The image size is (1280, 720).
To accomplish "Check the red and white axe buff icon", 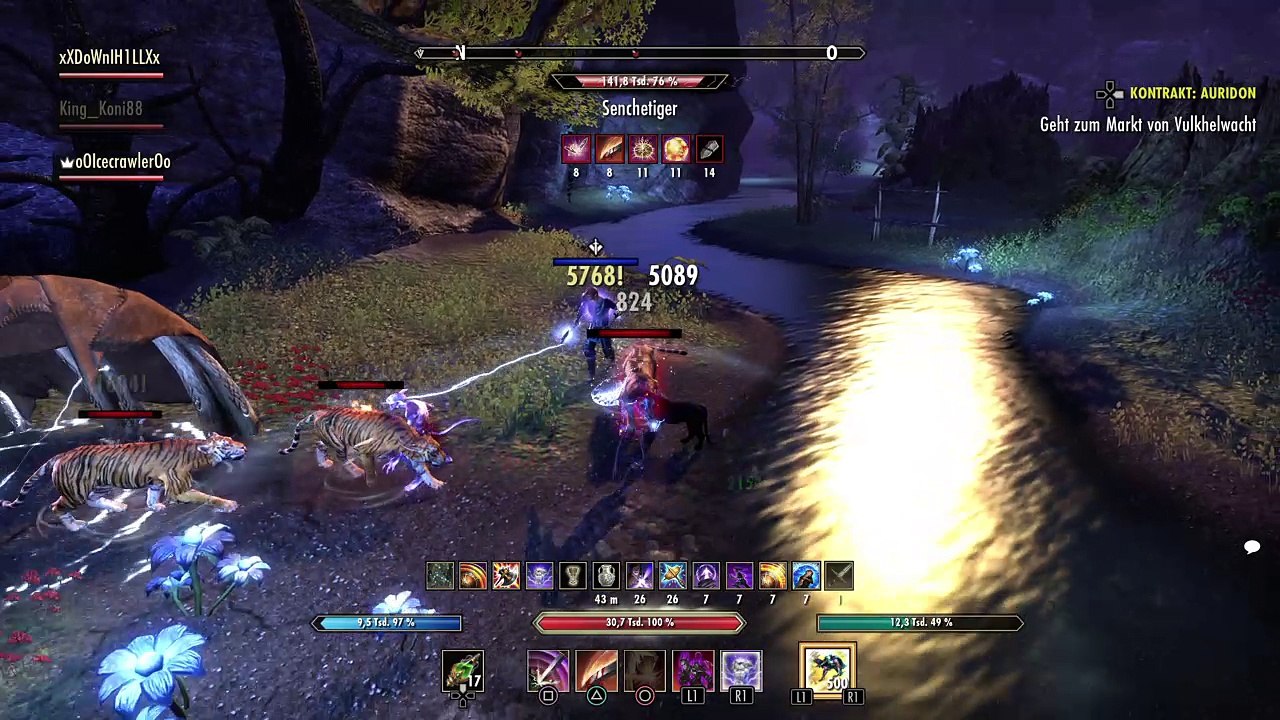I will [x=506, y=575].
